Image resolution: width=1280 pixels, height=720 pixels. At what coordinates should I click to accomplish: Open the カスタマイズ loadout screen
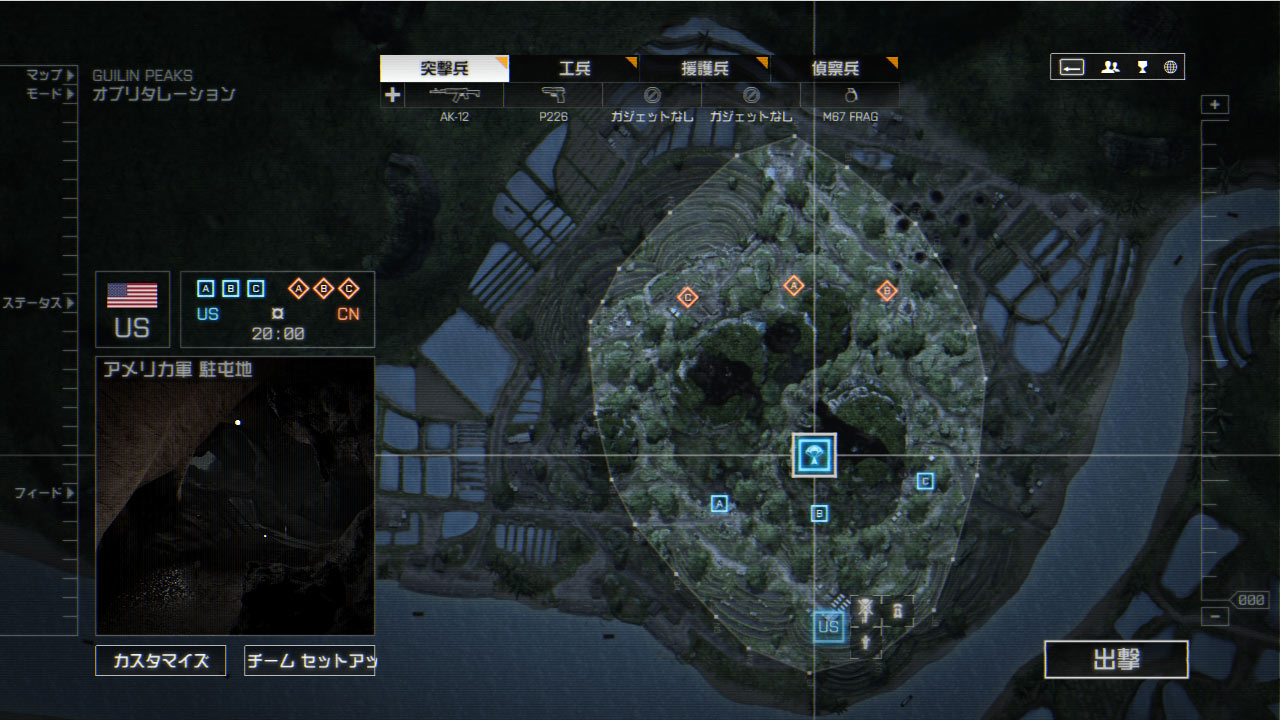click(160, 661)
